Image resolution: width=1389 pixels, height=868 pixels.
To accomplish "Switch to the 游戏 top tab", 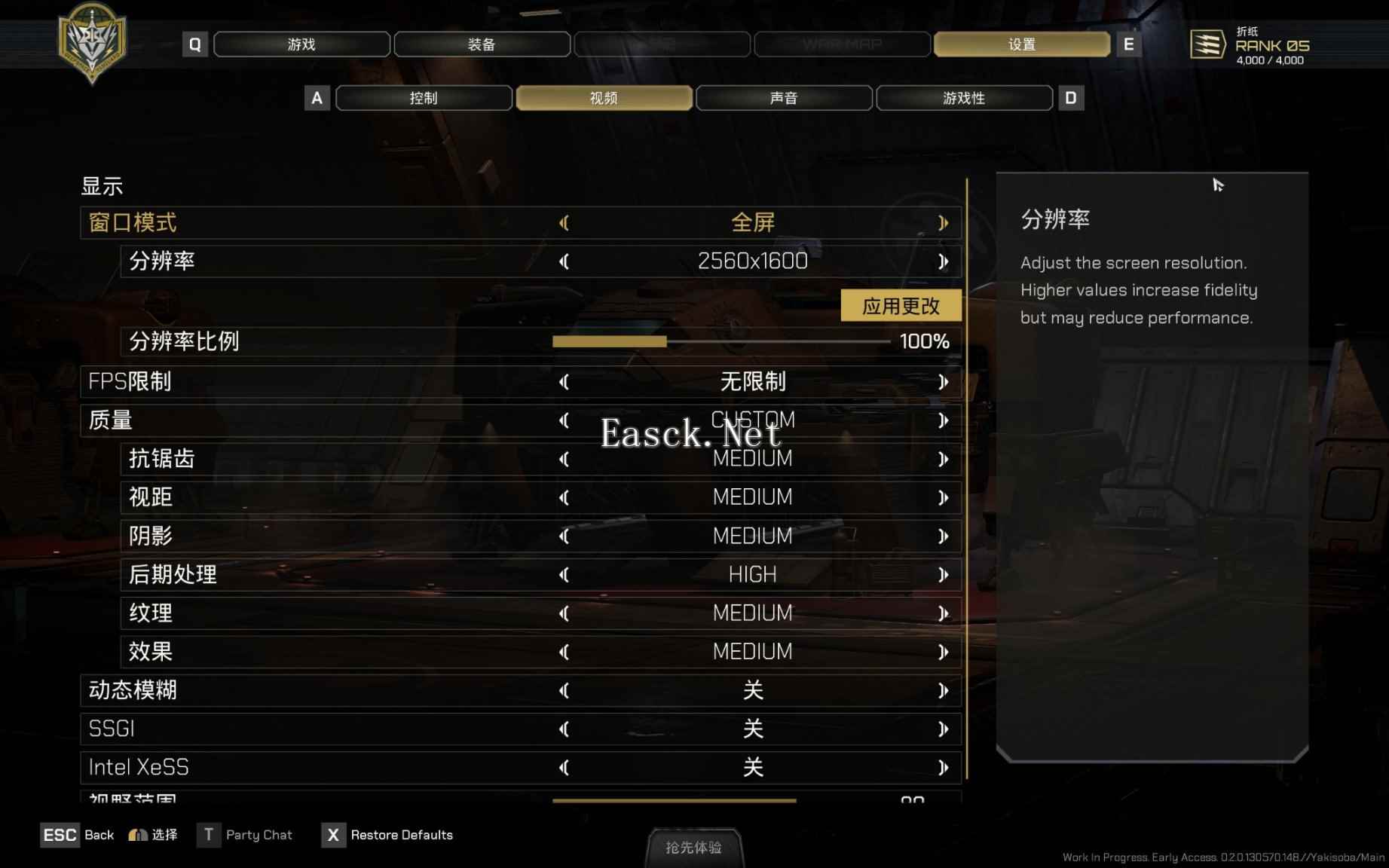I will [x=301, y=44].
